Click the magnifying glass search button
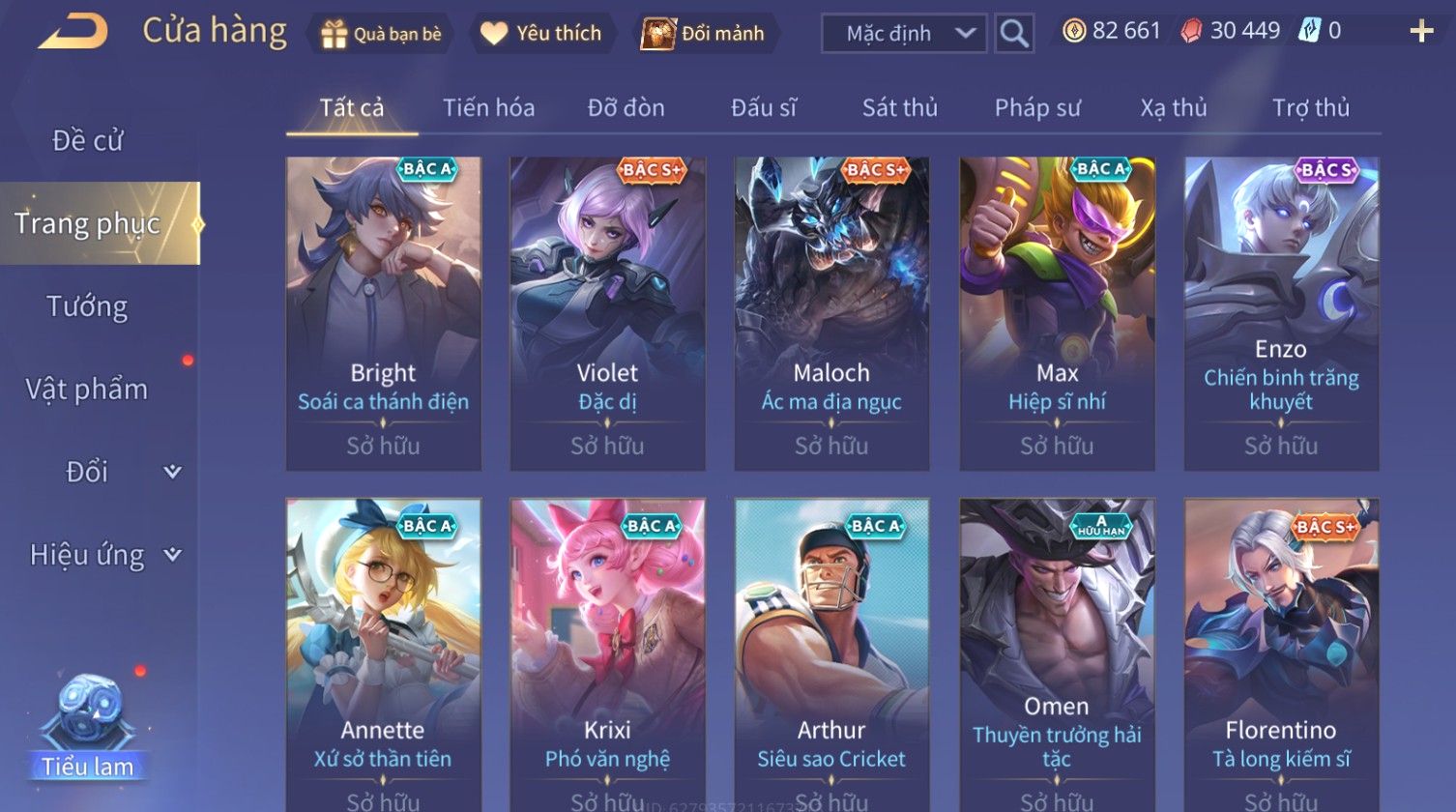Screen dimensions: 1456x812 coord(1013,34)
